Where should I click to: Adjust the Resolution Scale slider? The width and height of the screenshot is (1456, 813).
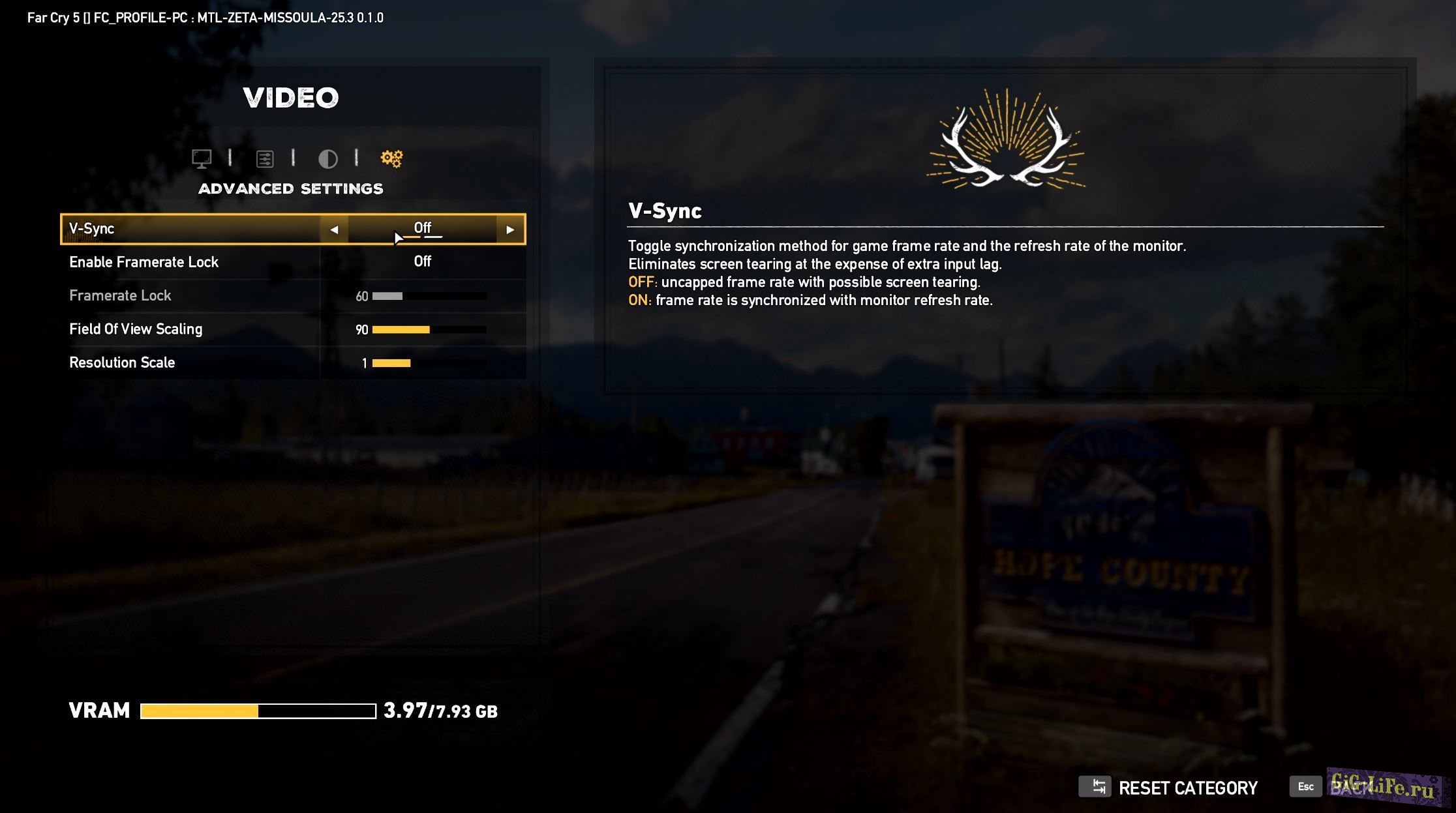(429, 363)
